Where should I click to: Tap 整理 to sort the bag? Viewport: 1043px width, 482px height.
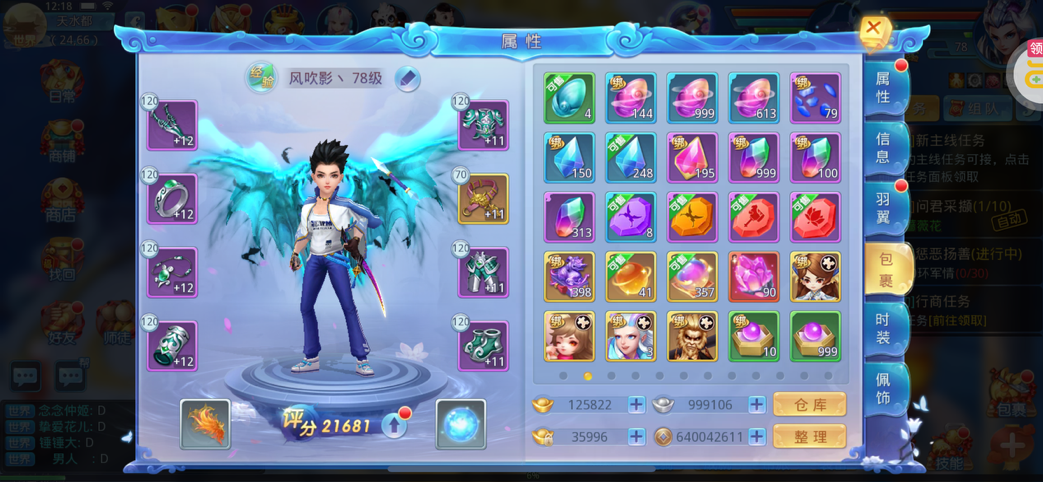(x=809, y=437)
